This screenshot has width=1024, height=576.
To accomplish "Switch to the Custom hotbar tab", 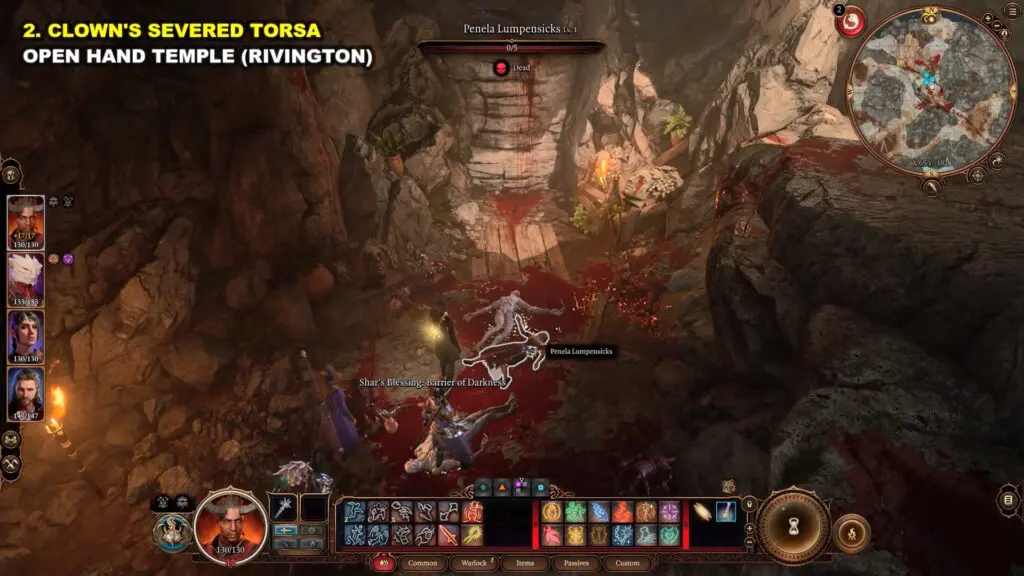I will pyautogui.click(x=626, y=563).
